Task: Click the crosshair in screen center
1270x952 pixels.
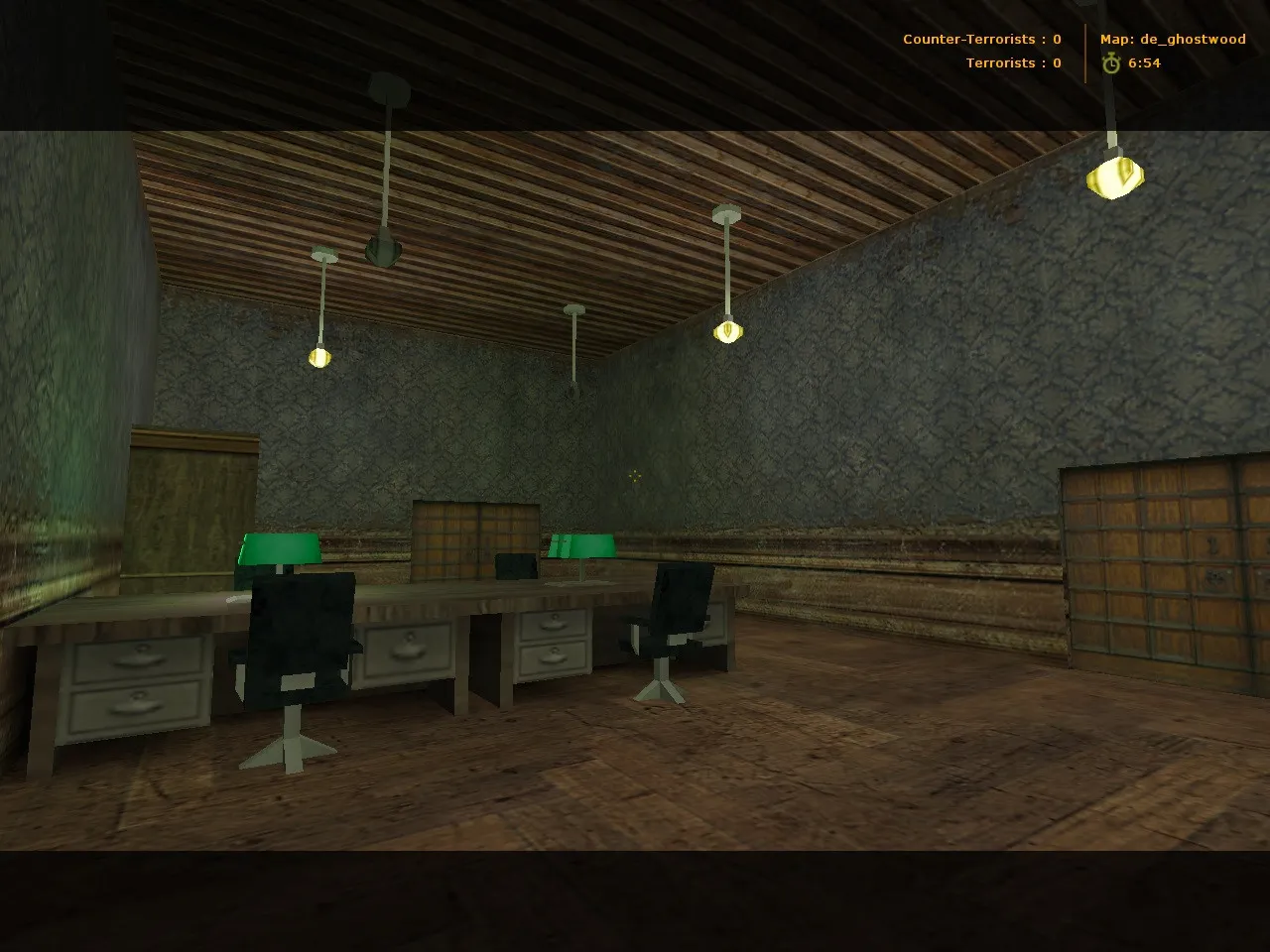Action: [635, 477]
